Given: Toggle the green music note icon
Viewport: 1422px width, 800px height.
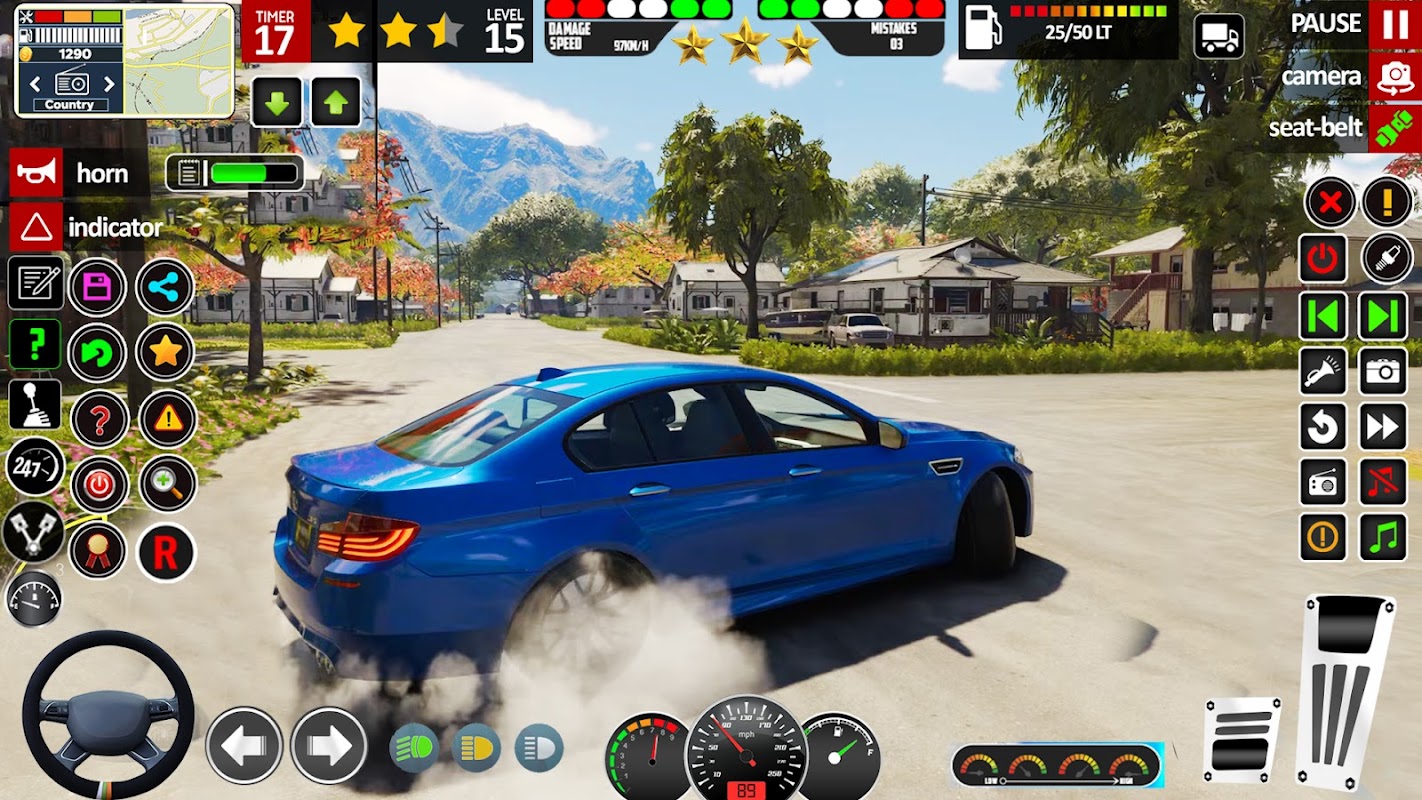Looking at the screenshot, I should pos(1383,538).
